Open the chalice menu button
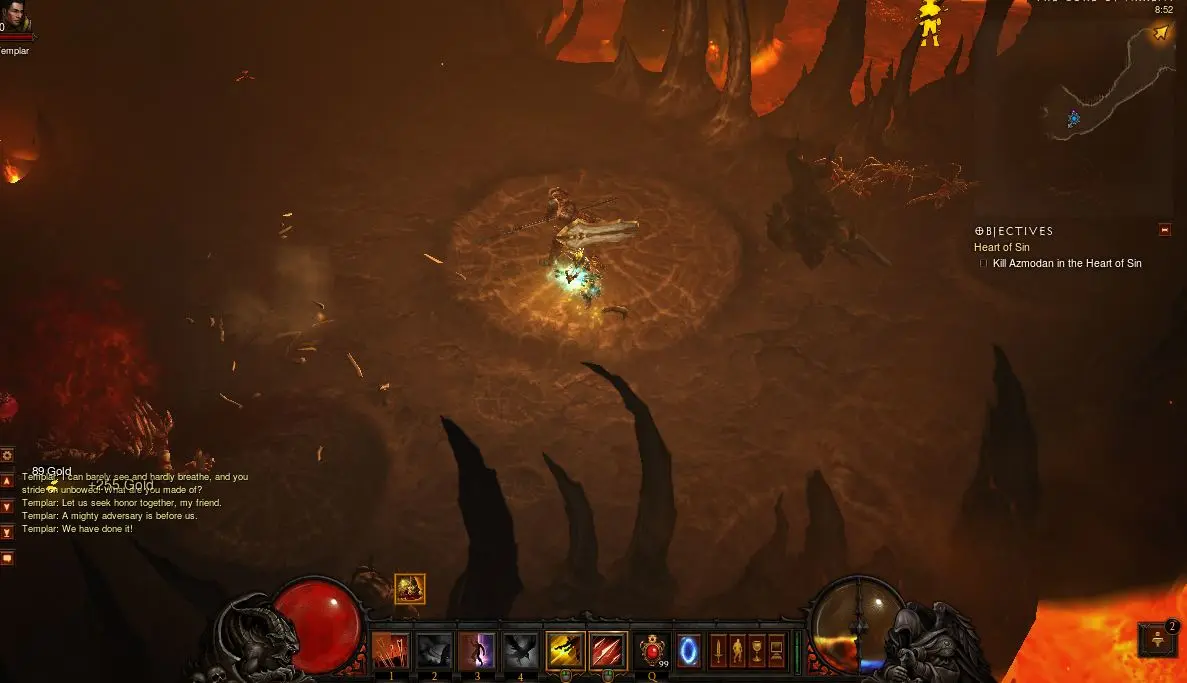Screen dimensions: 1187x683 coord(757,651)
